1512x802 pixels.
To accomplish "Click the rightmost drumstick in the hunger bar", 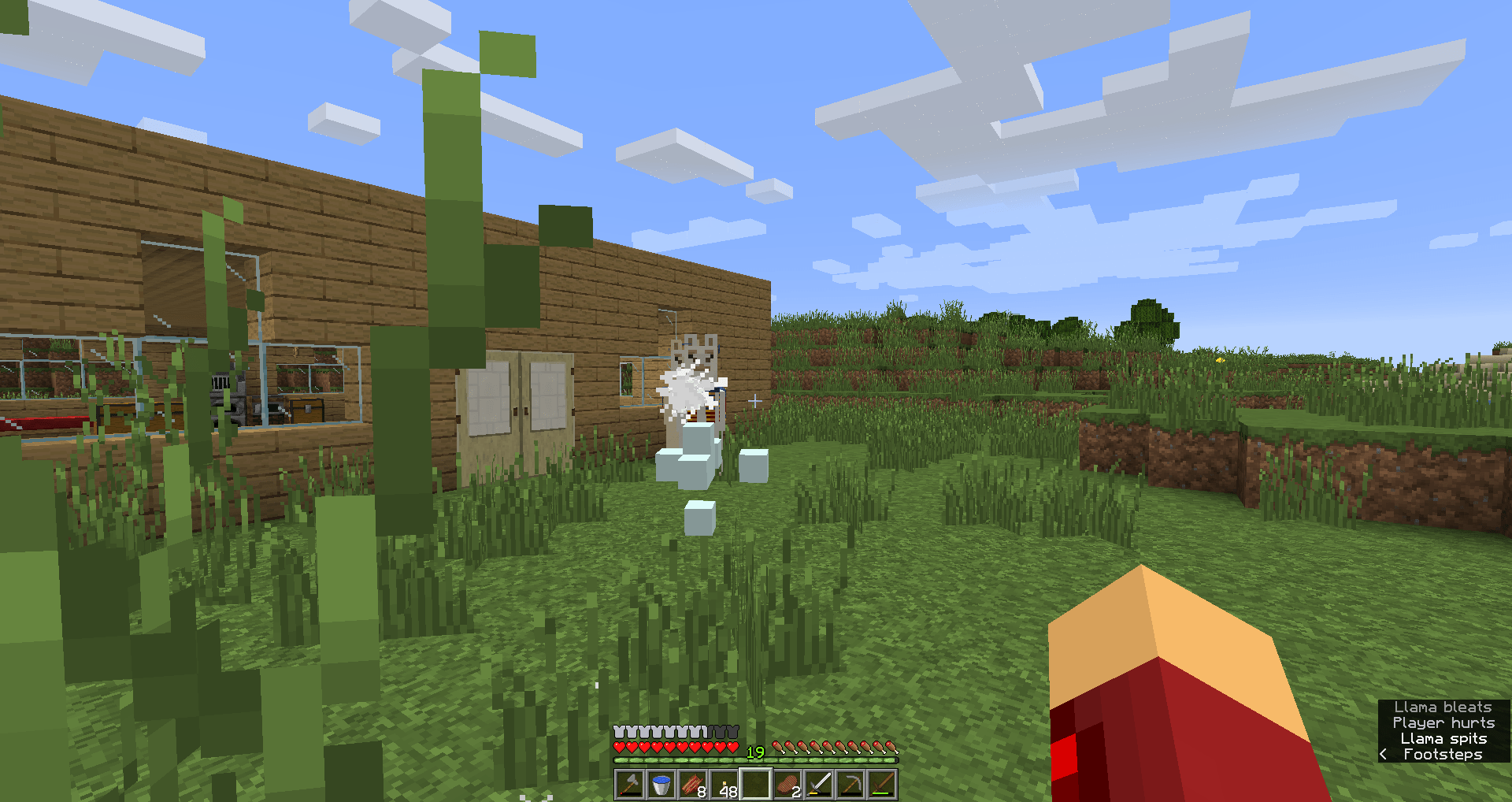I will pos(891,745).
